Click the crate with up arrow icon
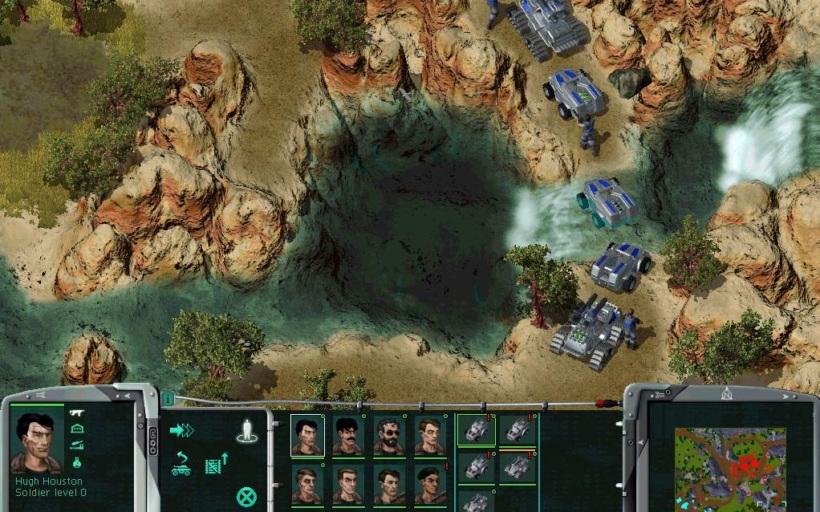 217,464
